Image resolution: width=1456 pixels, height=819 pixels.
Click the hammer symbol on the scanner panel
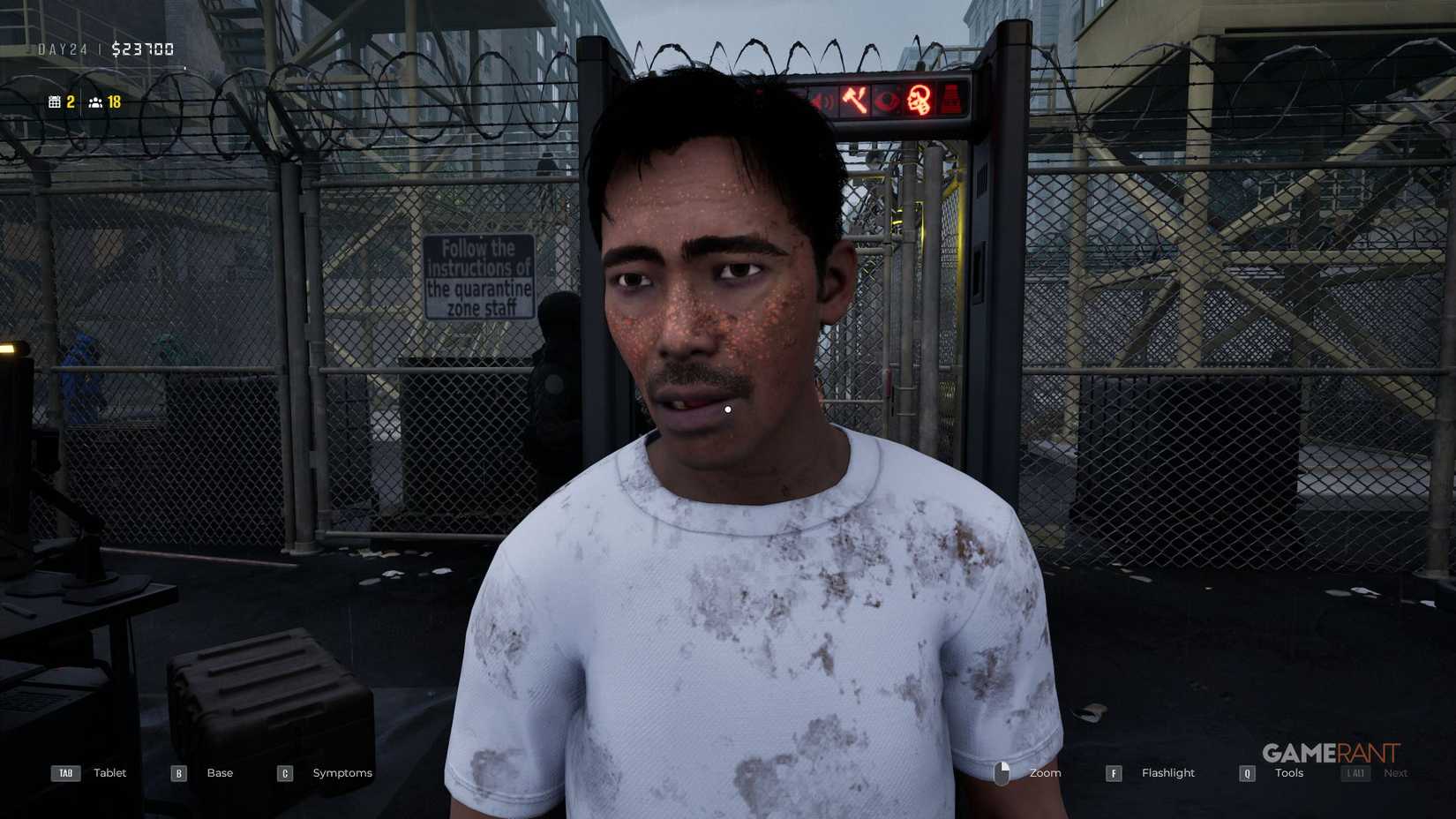click(x=853, y=99)
